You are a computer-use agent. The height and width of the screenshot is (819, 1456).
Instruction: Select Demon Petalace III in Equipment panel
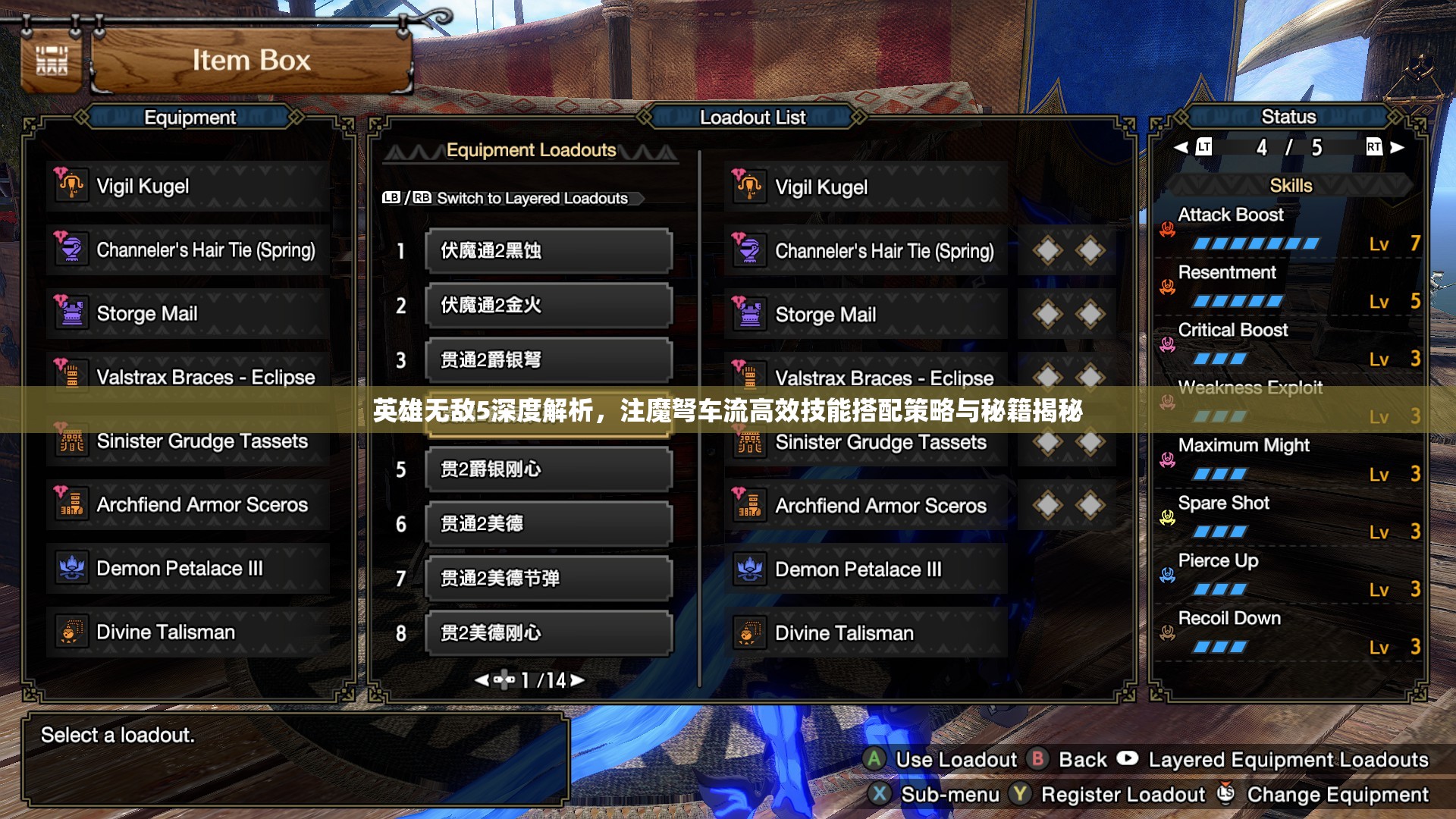pyautogui.click(x=188, y=569)
